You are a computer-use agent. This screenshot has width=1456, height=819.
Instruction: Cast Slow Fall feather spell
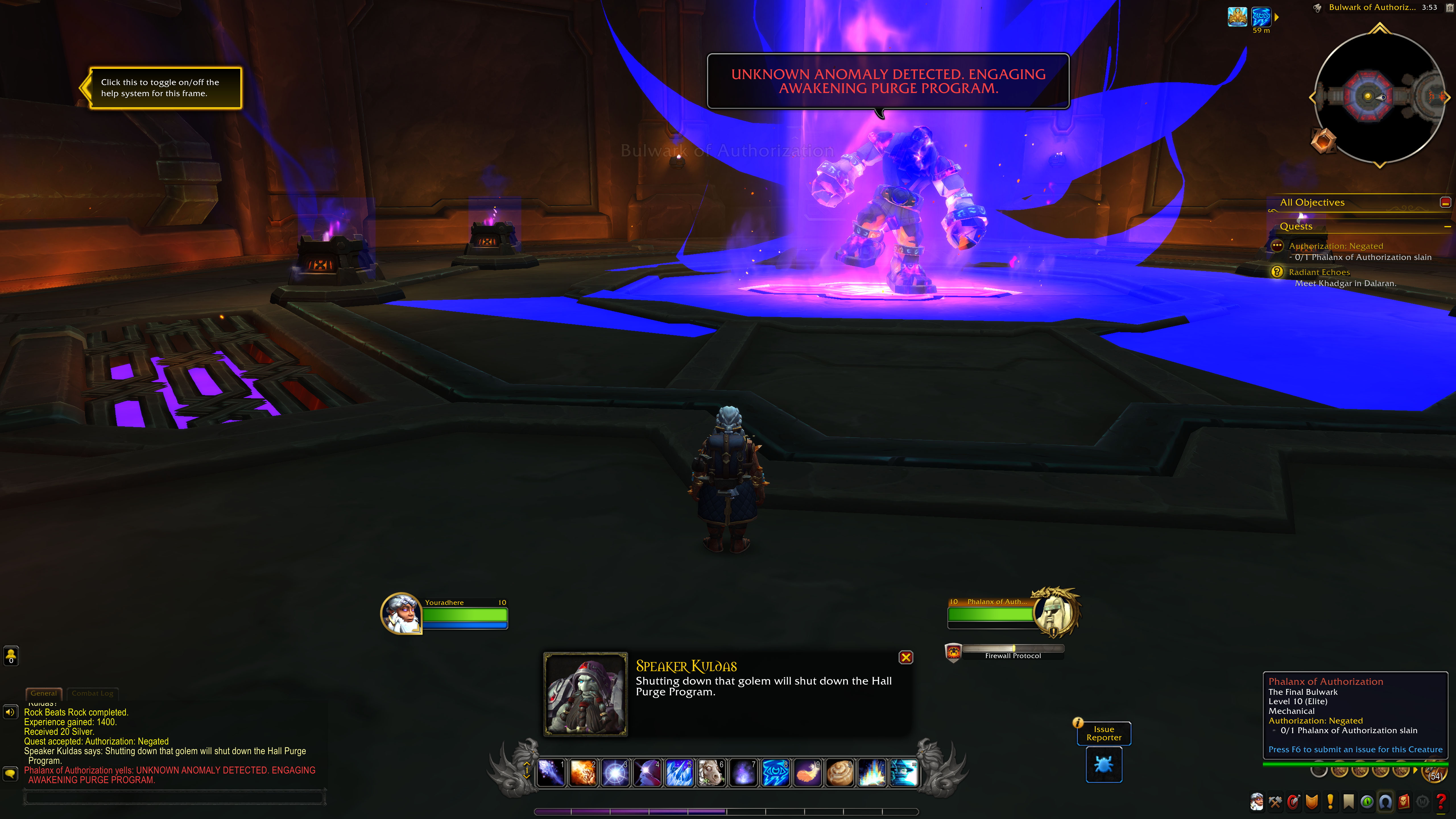pyautogui.click(x=807, y=773)
